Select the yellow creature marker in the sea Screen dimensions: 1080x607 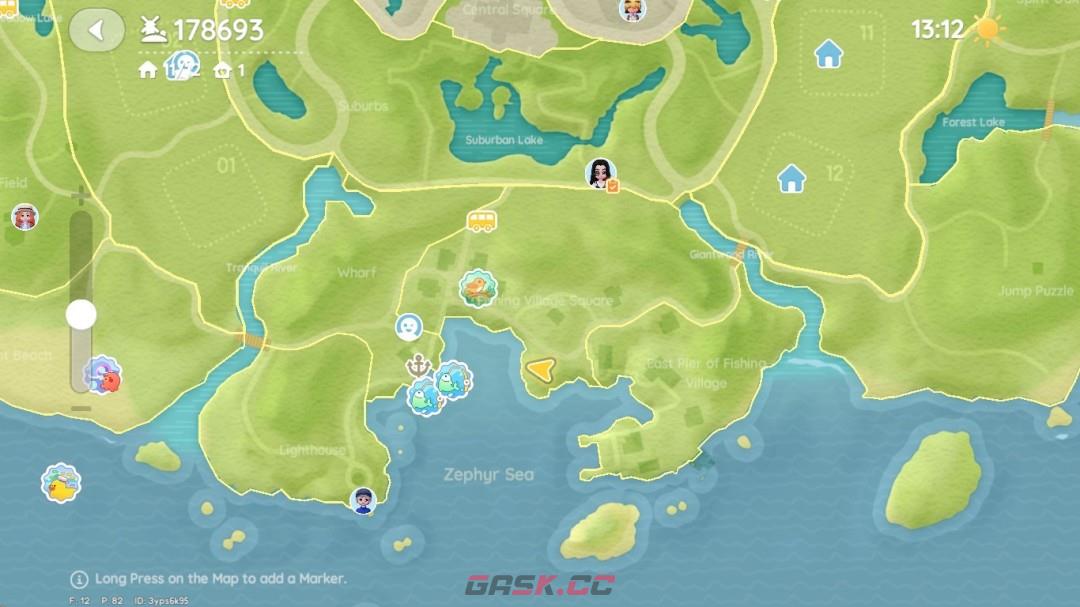(61, 483)
